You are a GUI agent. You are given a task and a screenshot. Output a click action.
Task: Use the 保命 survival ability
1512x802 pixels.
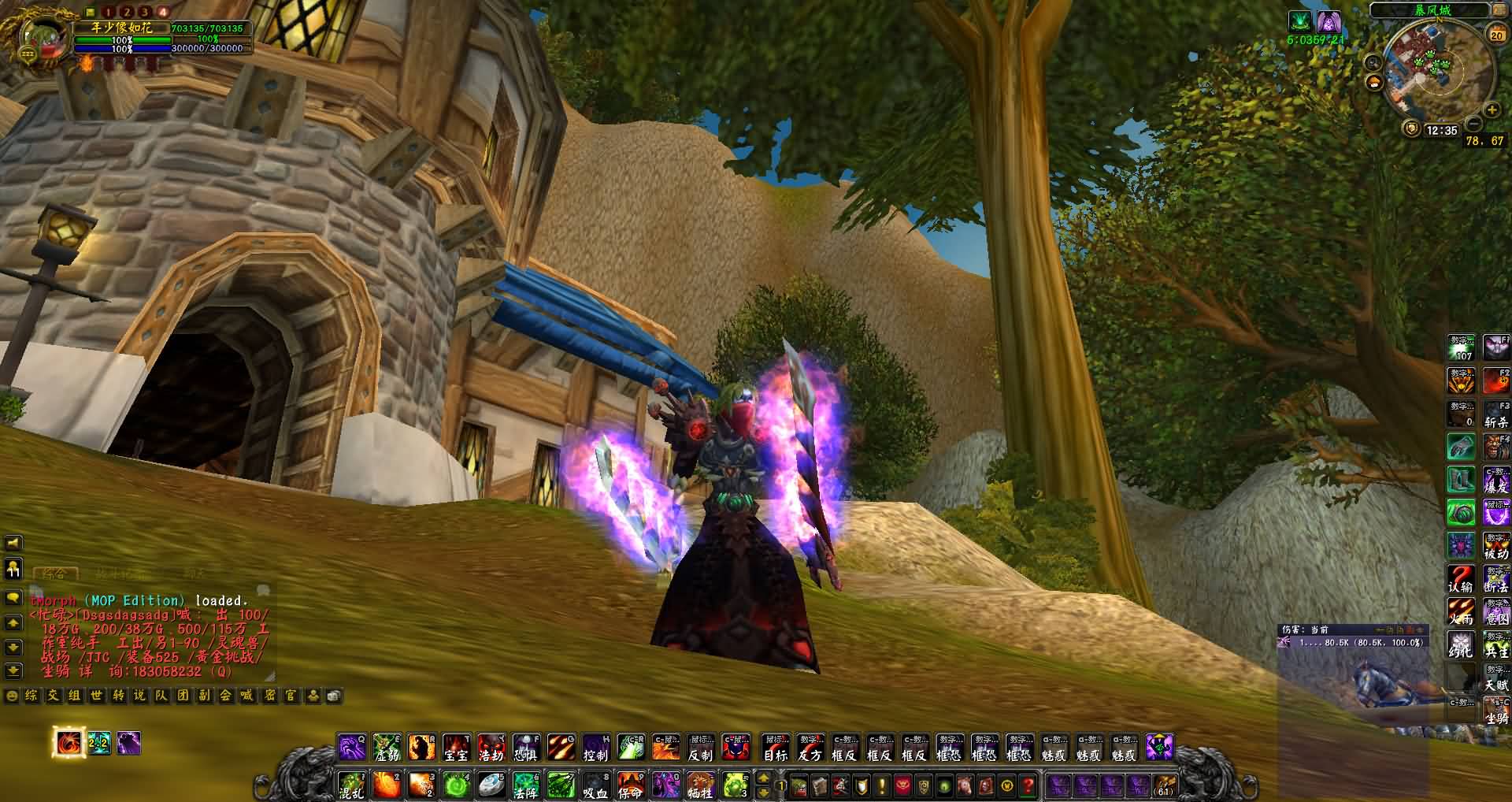click(630, 785)
